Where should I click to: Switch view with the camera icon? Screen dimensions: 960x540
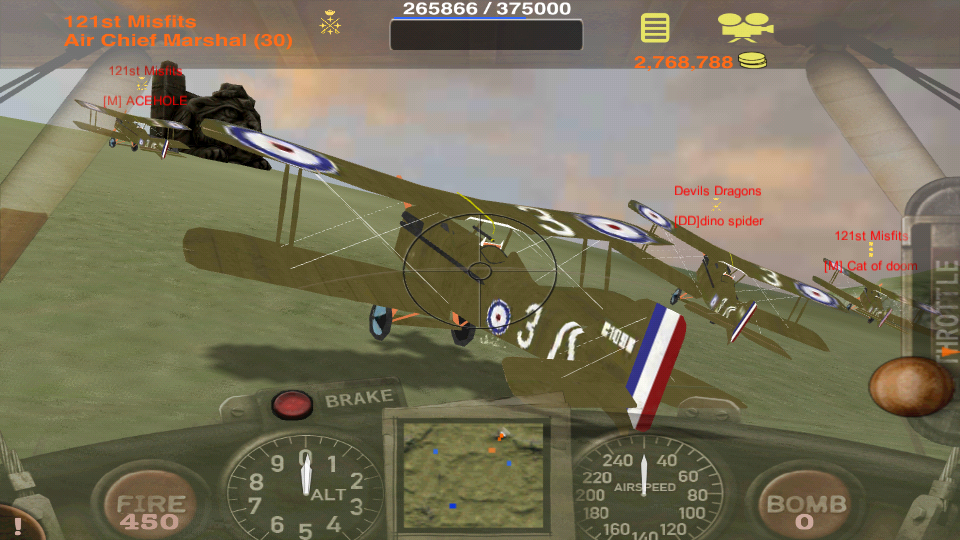[x=745, y=27]
